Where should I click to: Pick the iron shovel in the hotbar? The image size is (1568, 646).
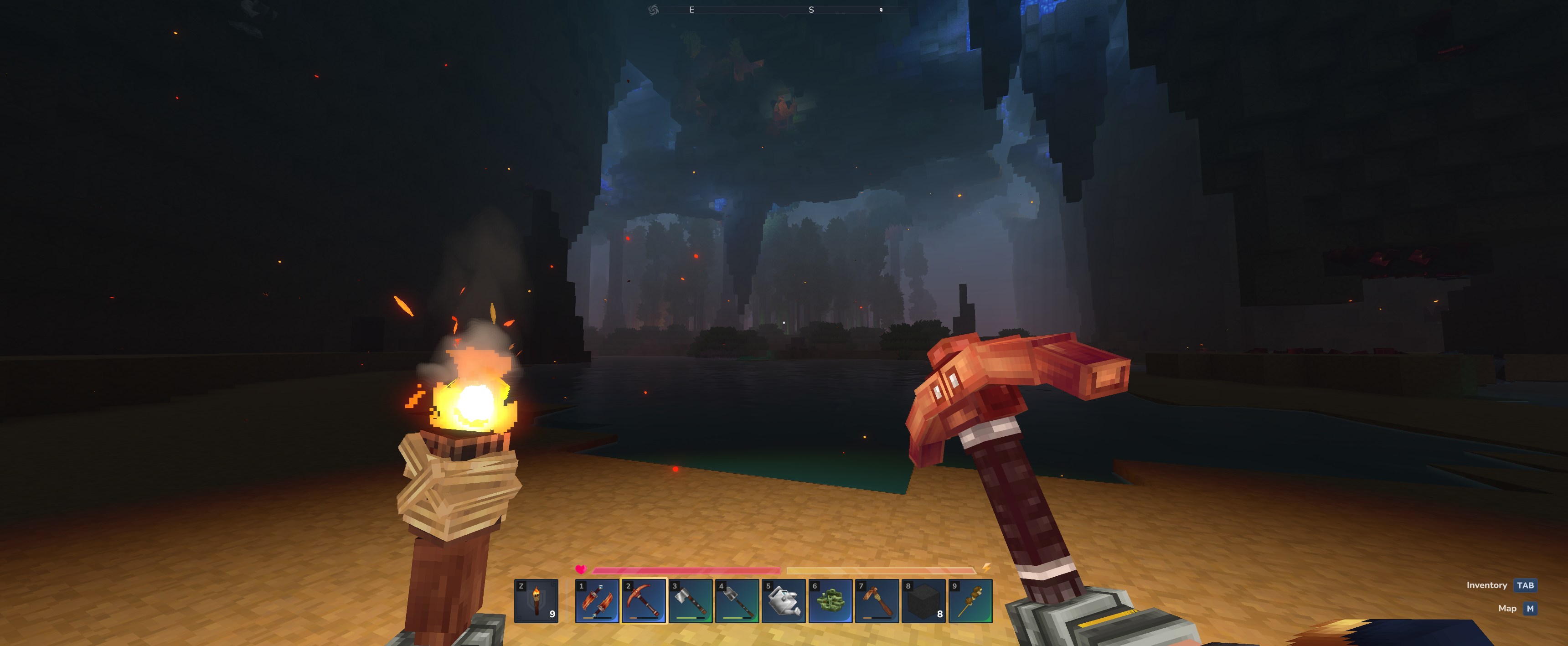(737, 601)
